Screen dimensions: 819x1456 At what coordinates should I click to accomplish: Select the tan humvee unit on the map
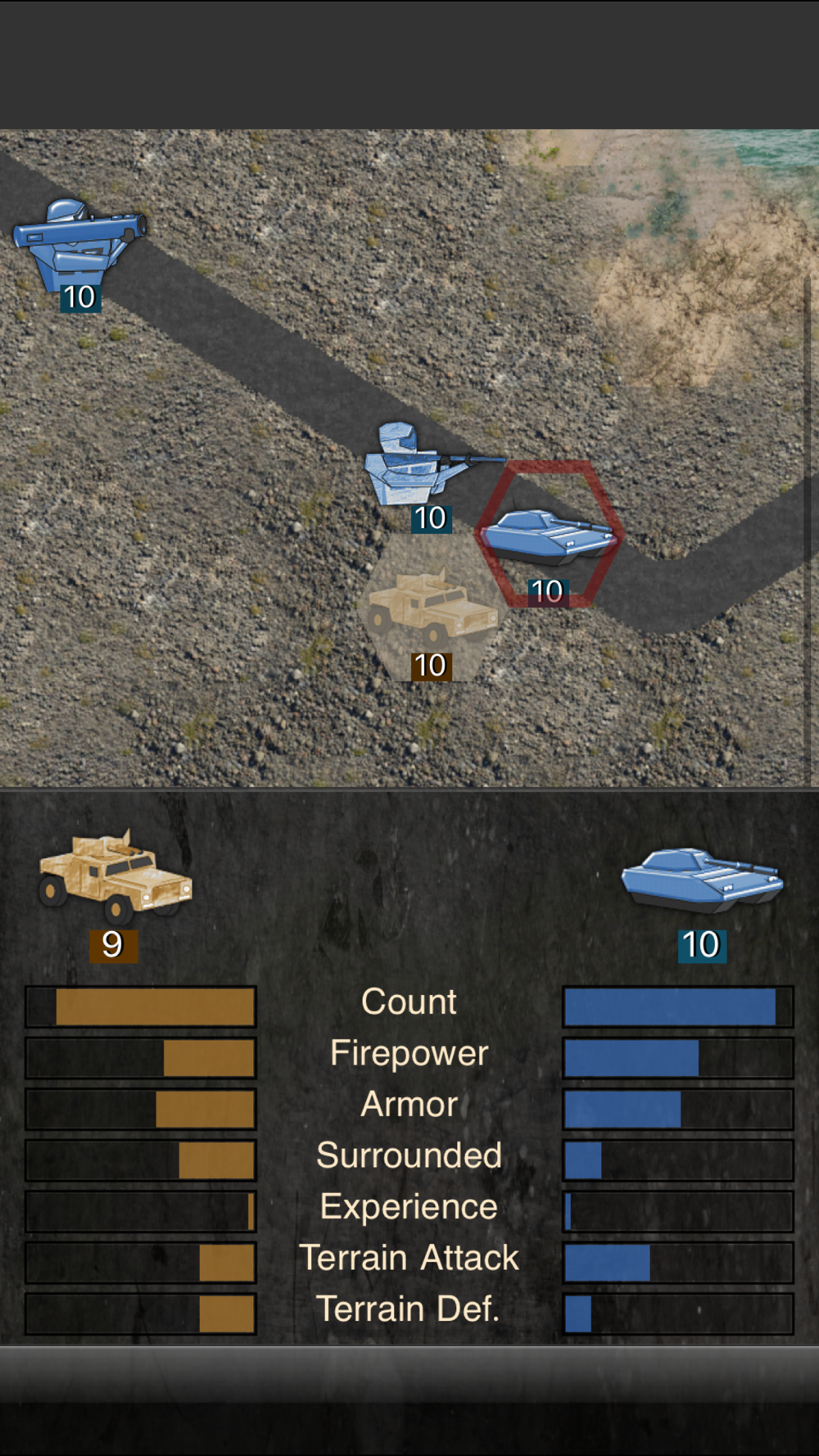(430, 609)
